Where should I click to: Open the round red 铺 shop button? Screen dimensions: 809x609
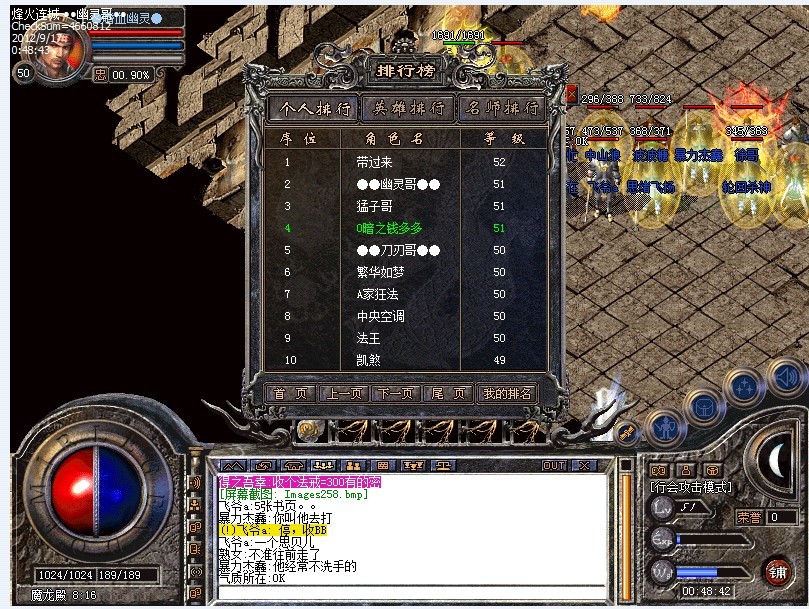coord(777,571)
